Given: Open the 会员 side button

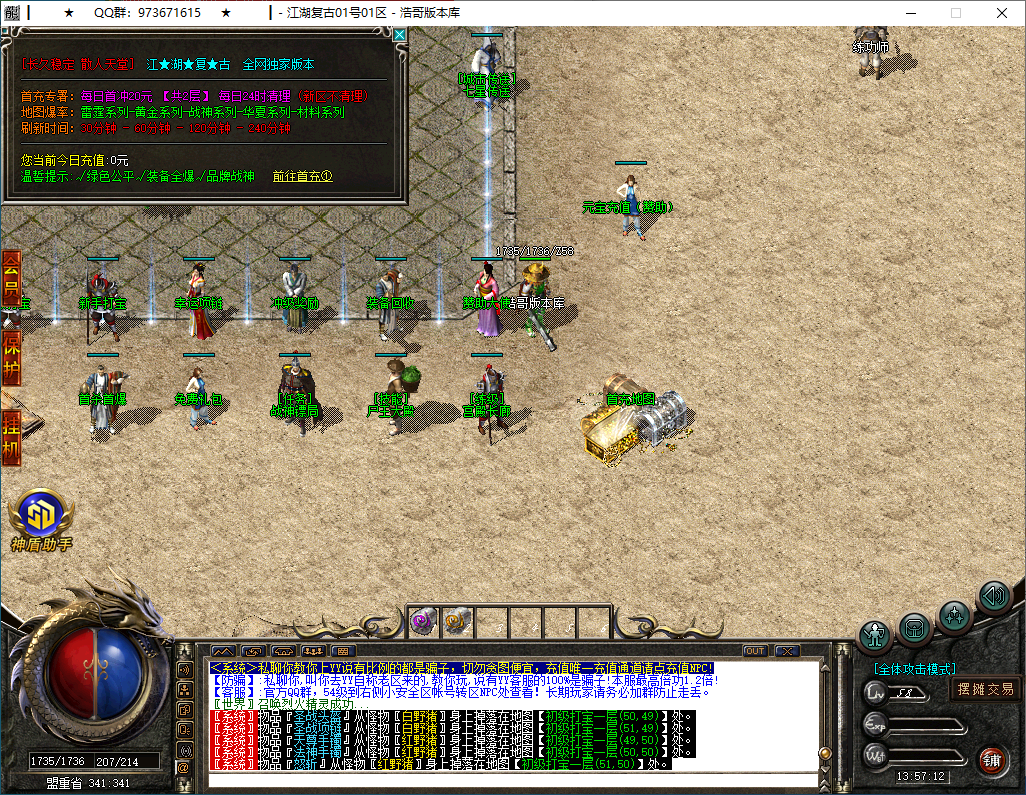Looking at the screenshot, I should pos(11,278).
